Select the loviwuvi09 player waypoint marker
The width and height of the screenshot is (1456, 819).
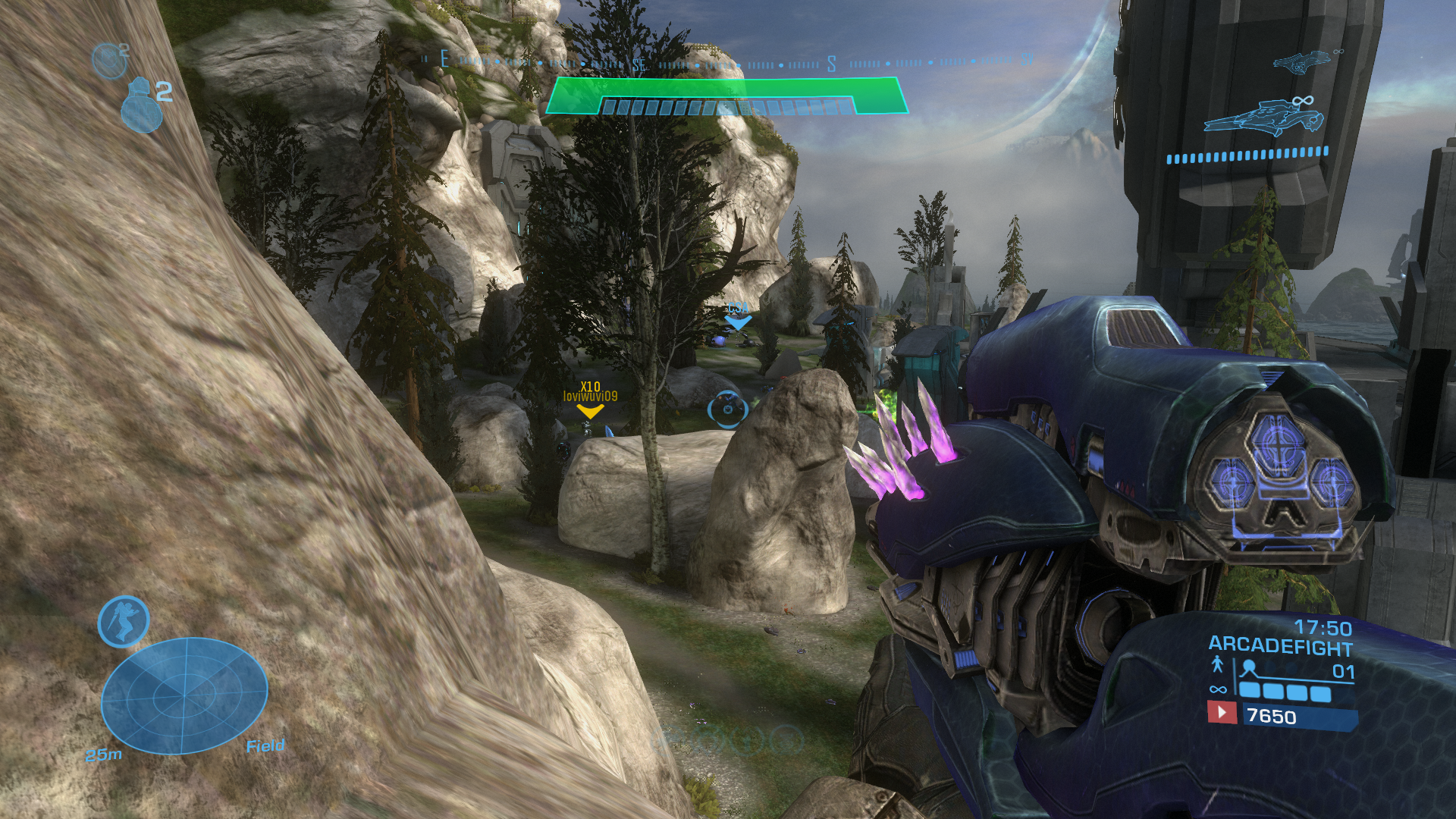[590, 410]
